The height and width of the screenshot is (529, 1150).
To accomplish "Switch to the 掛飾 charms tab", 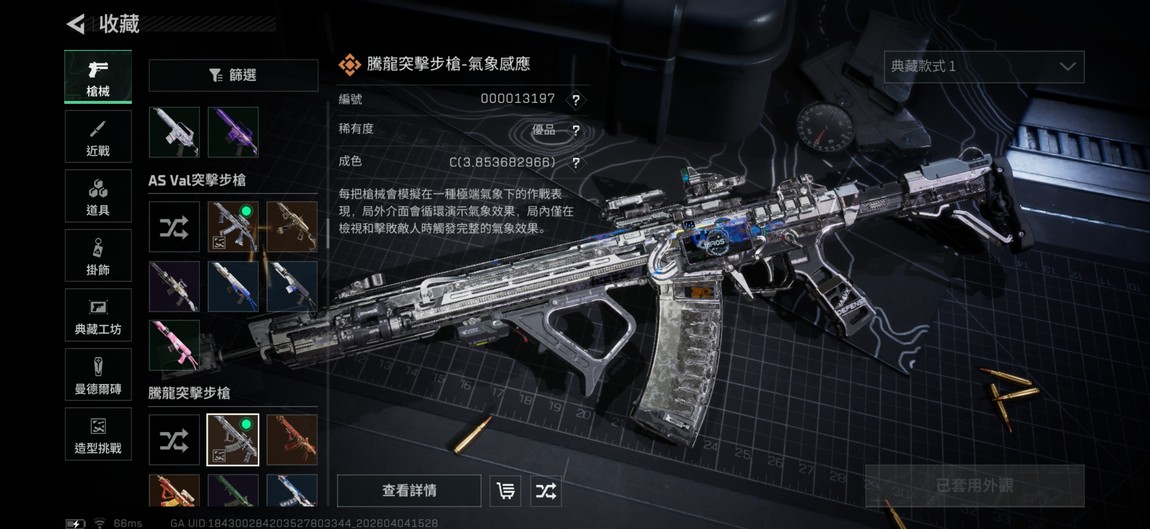I will pos(98,256).
